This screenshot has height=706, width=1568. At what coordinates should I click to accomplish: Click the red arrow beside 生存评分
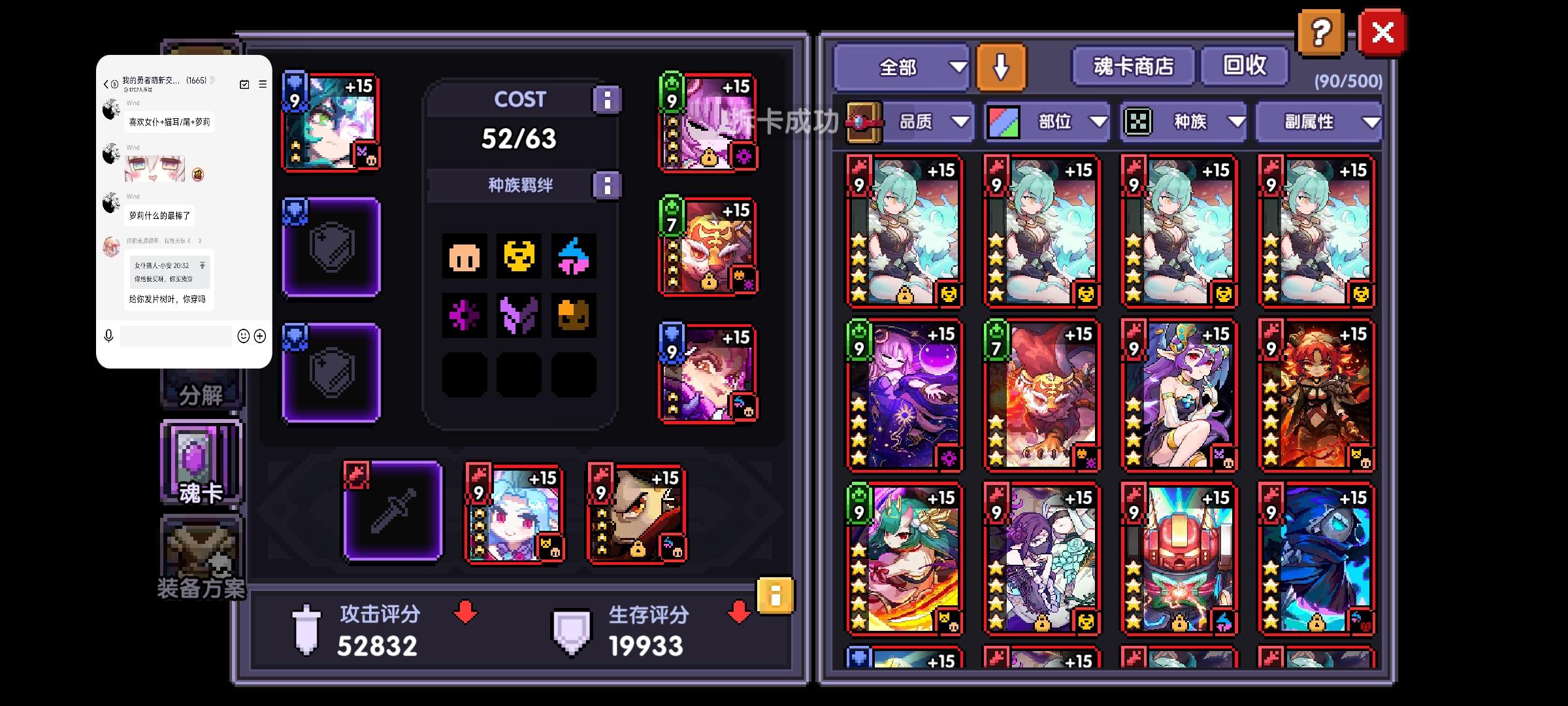point(737,613)
